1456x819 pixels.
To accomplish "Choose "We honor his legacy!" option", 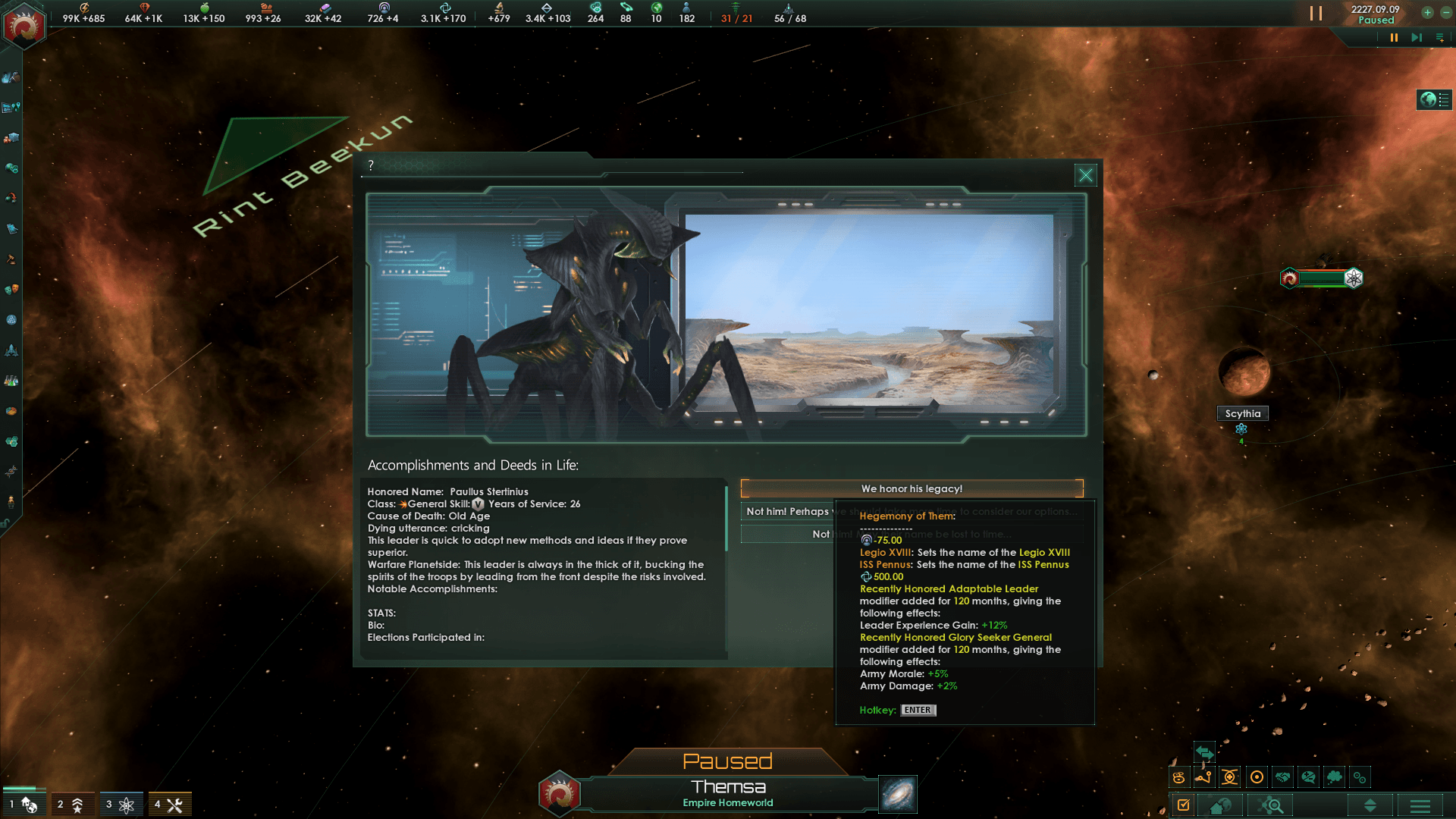I will [912, 489].
